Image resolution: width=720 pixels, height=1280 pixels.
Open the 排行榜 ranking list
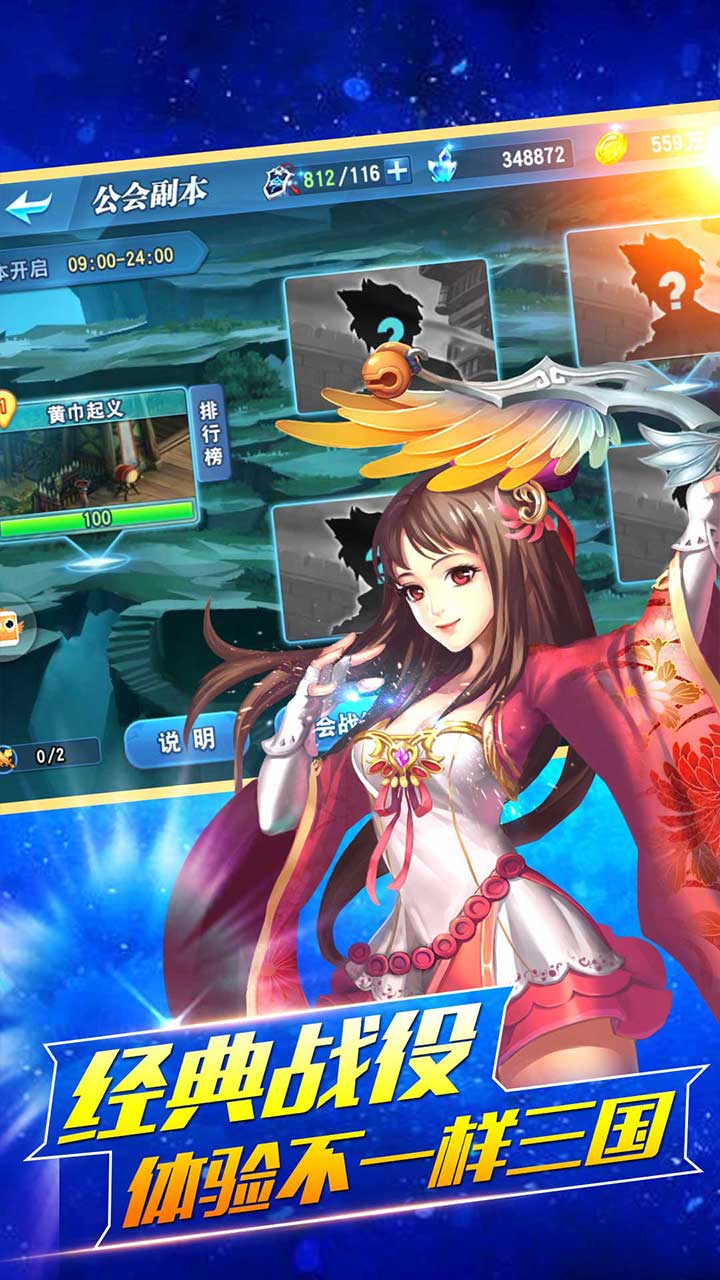coord(209,432)
